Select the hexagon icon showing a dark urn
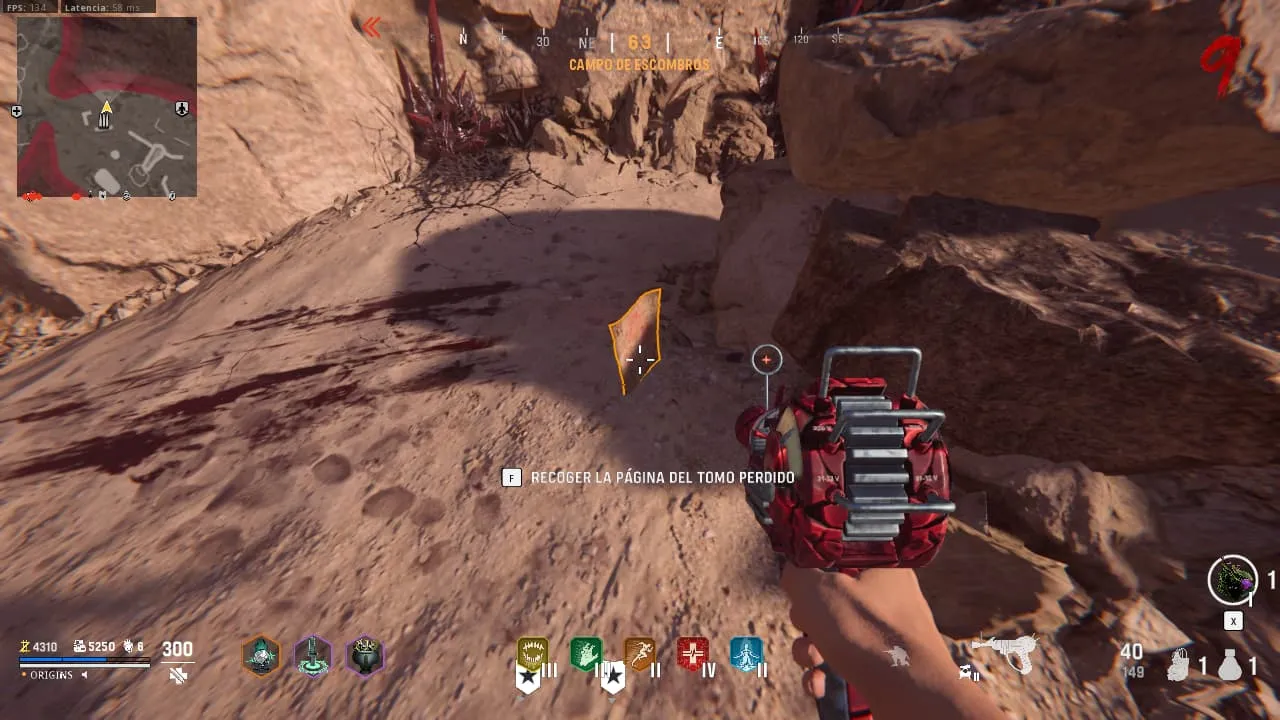 pyautogui.click(x=364, y=656)
